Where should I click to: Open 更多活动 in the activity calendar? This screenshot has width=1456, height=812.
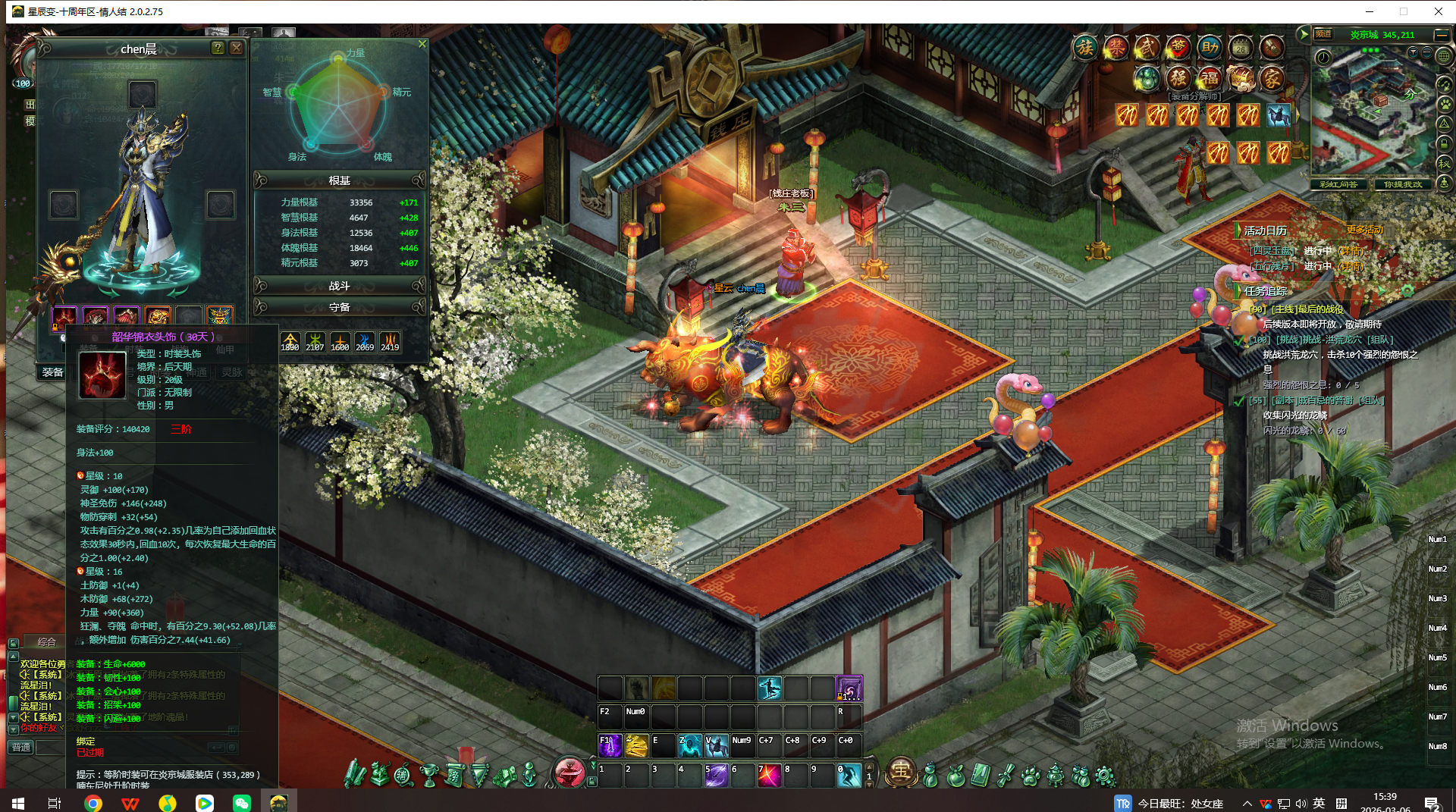(x=1364, y=230)
